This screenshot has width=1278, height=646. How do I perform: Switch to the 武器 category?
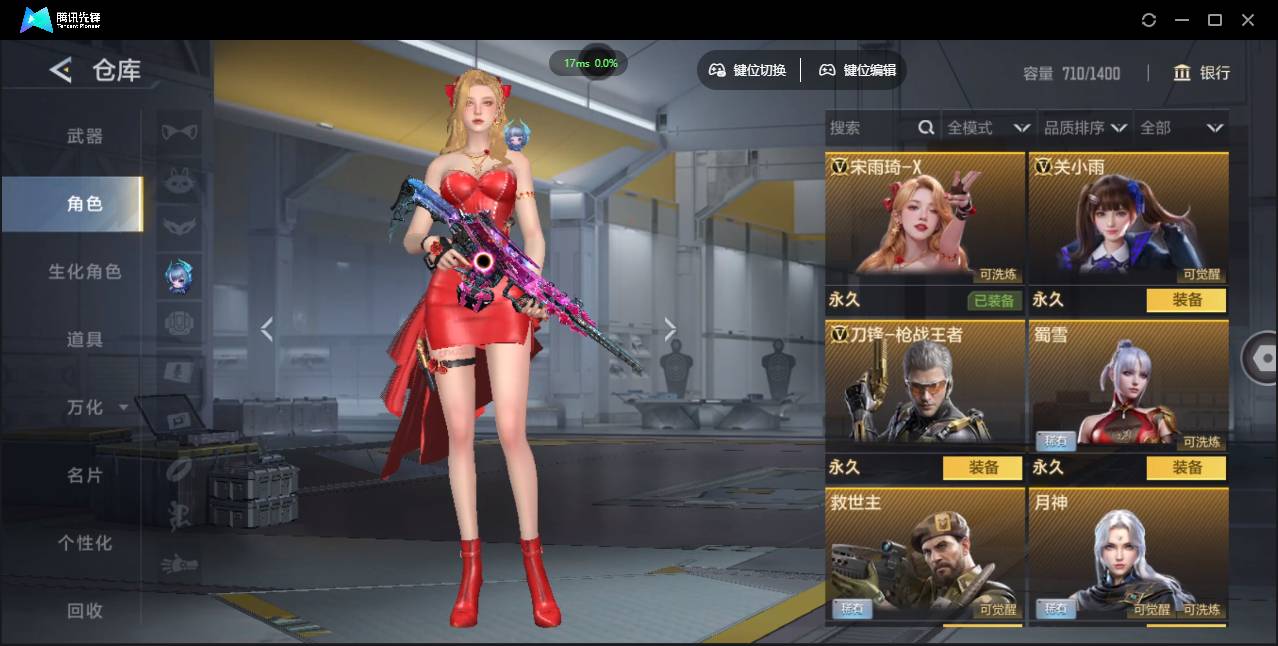coord(85,136)
